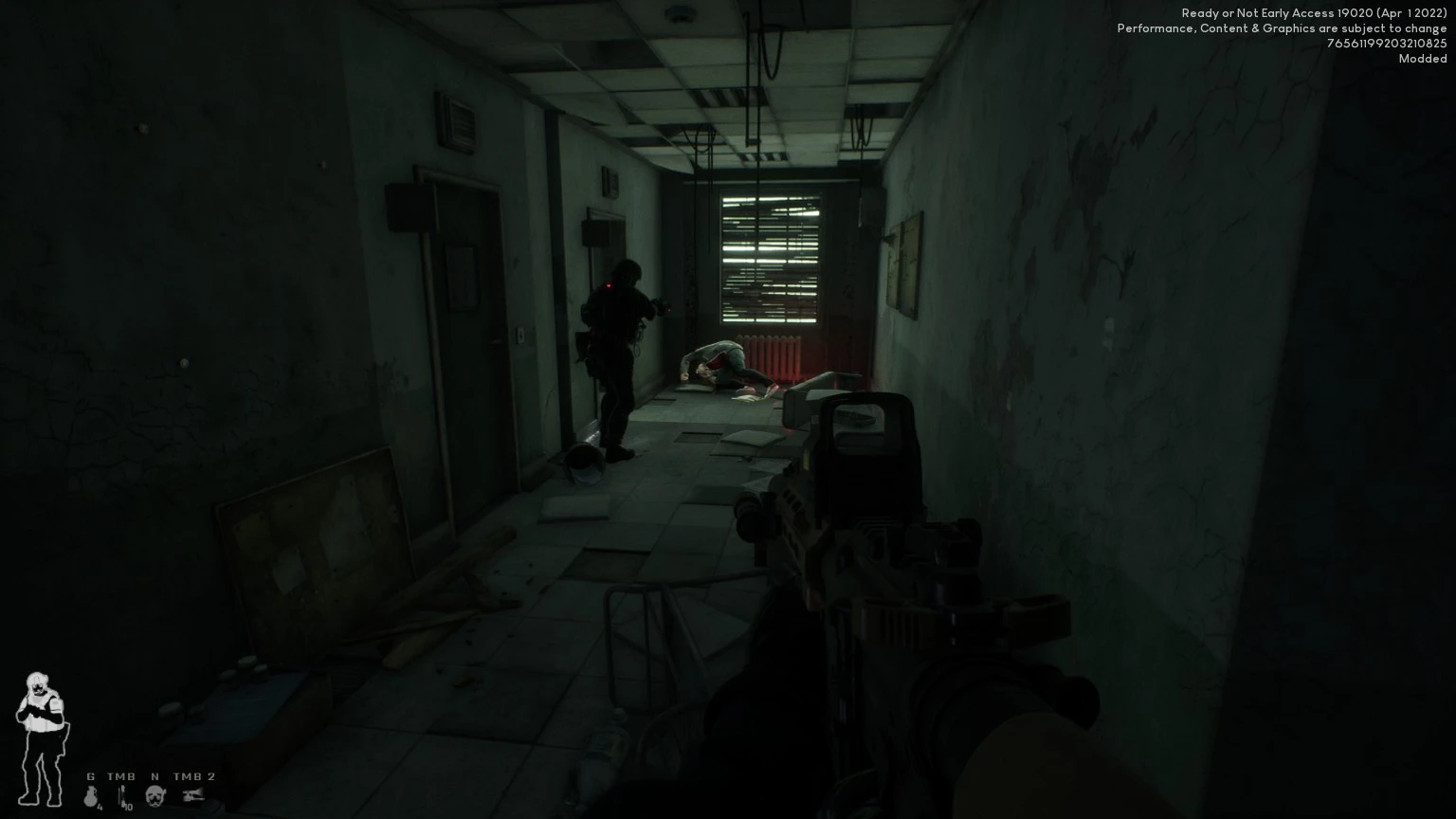Select the grenade equipment icon
The width and height of the screenshot is (1456, 819).
[x=92, y=796]
